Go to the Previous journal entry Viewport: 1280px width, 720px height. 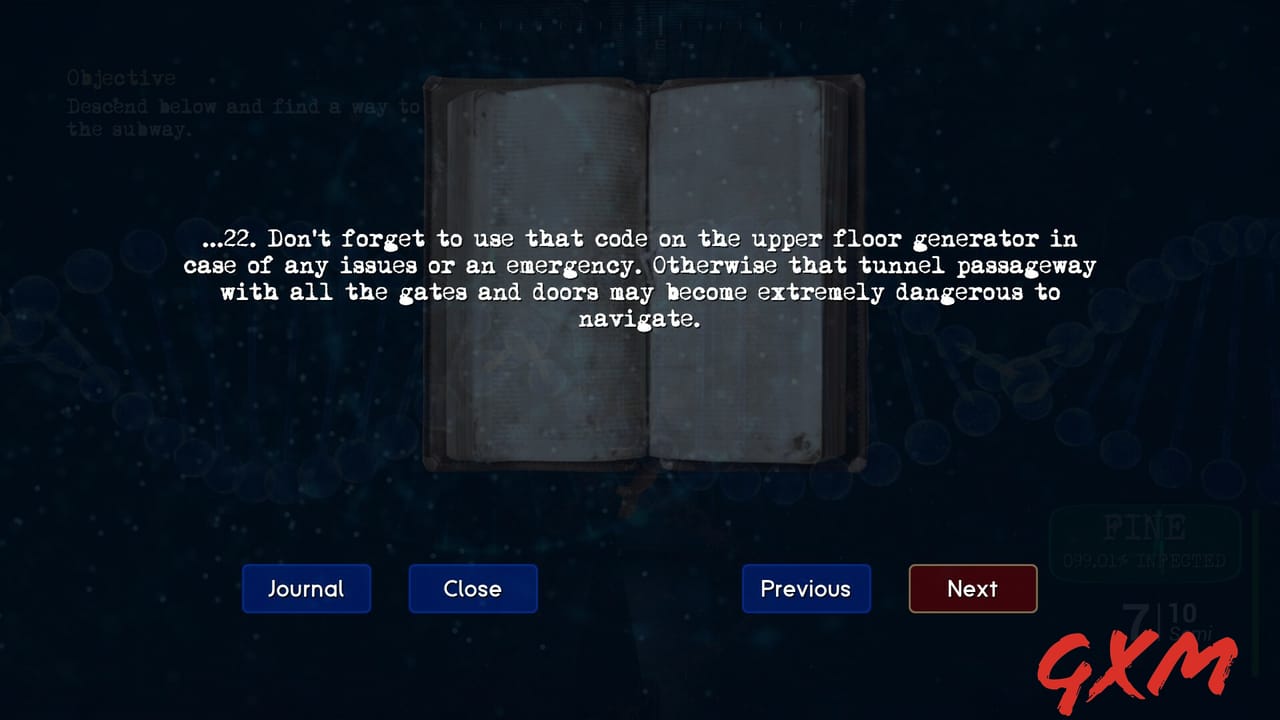click(806, 589)
